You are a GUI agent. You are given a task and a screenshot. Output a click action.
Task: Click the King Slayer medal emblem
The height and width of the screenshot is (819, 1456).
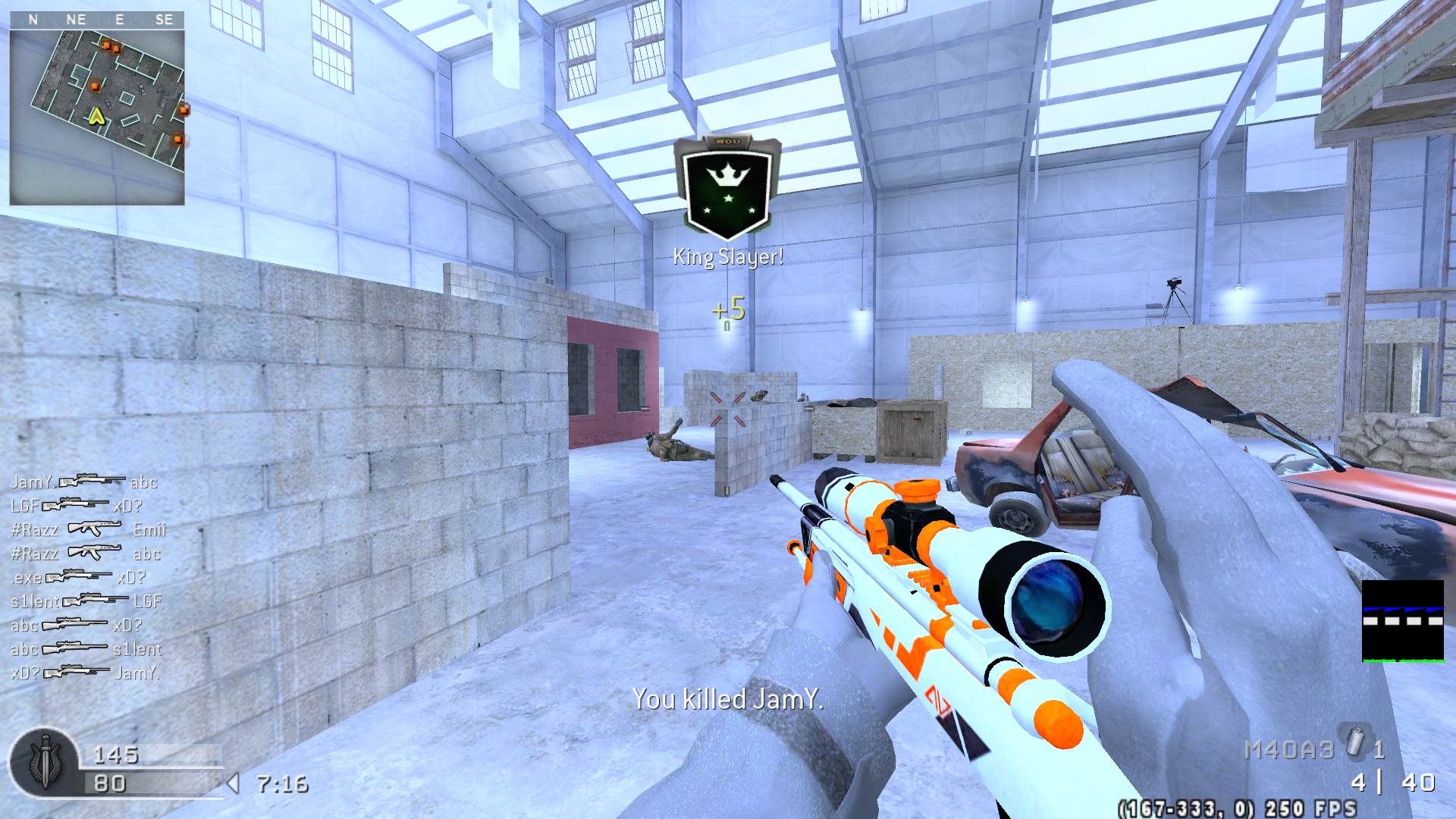point(727,187)
